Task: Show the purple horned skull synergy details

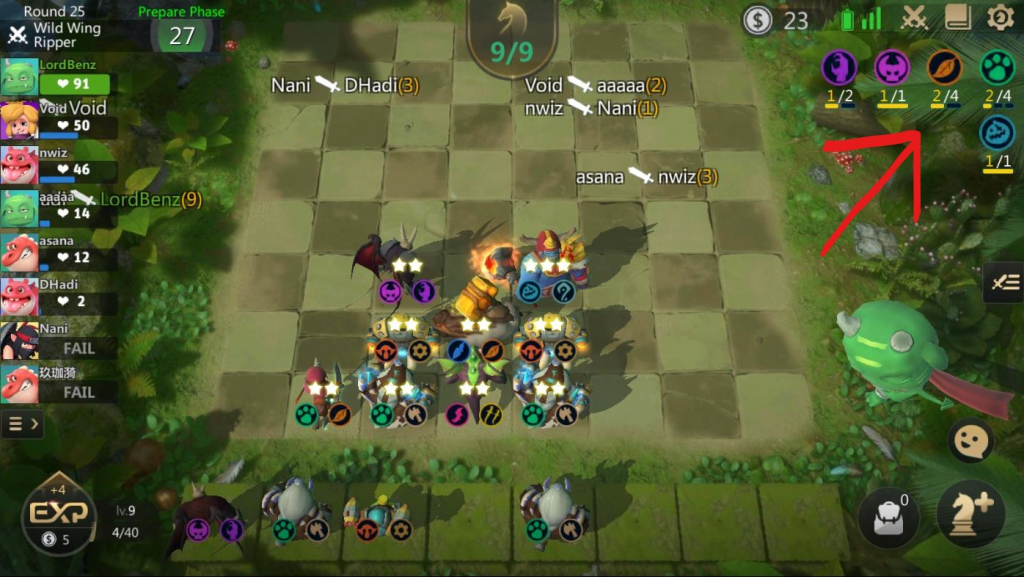Action: [891, 68]
